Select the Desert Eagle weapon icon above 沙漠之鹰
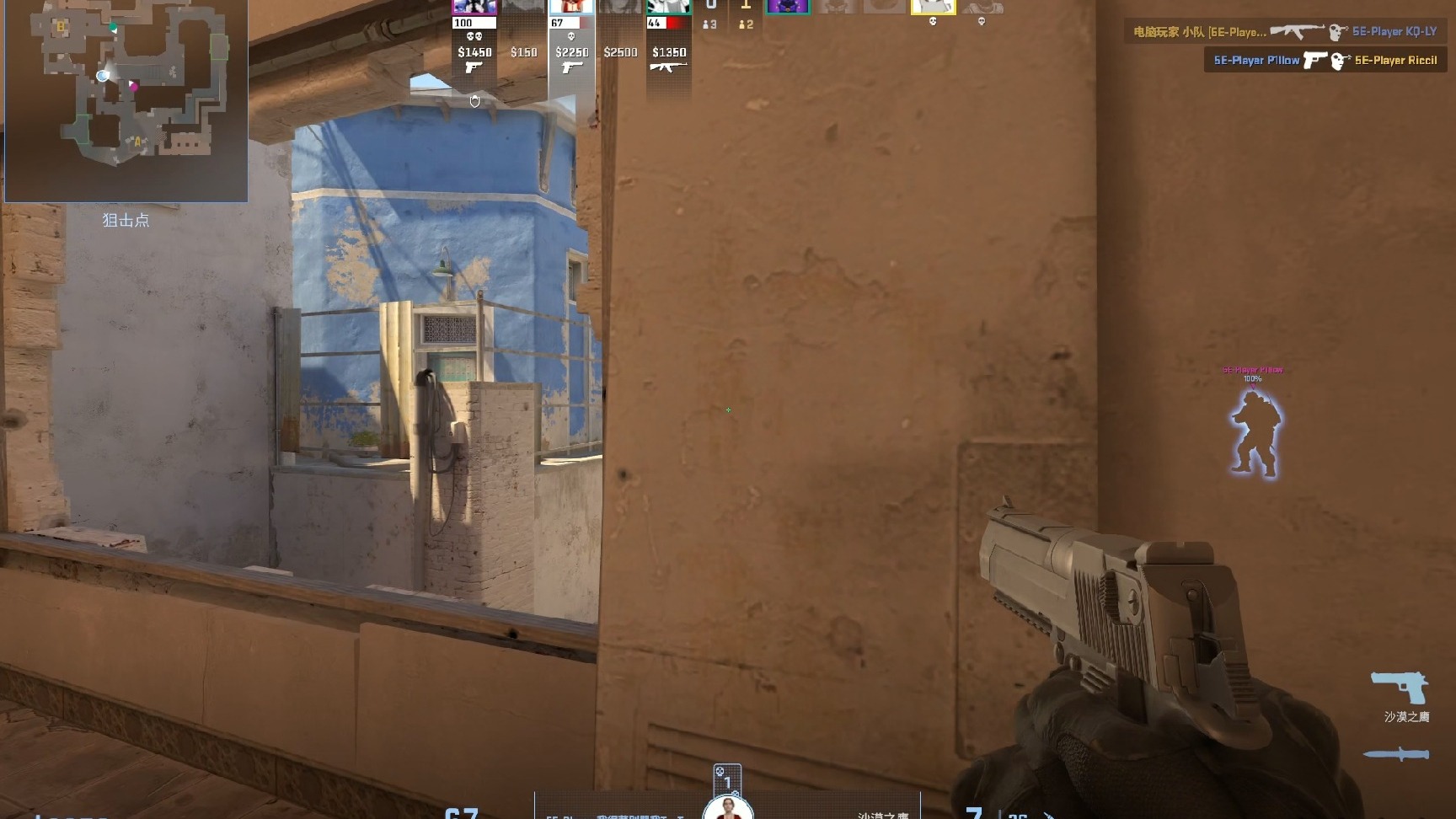 point(1400,685)
